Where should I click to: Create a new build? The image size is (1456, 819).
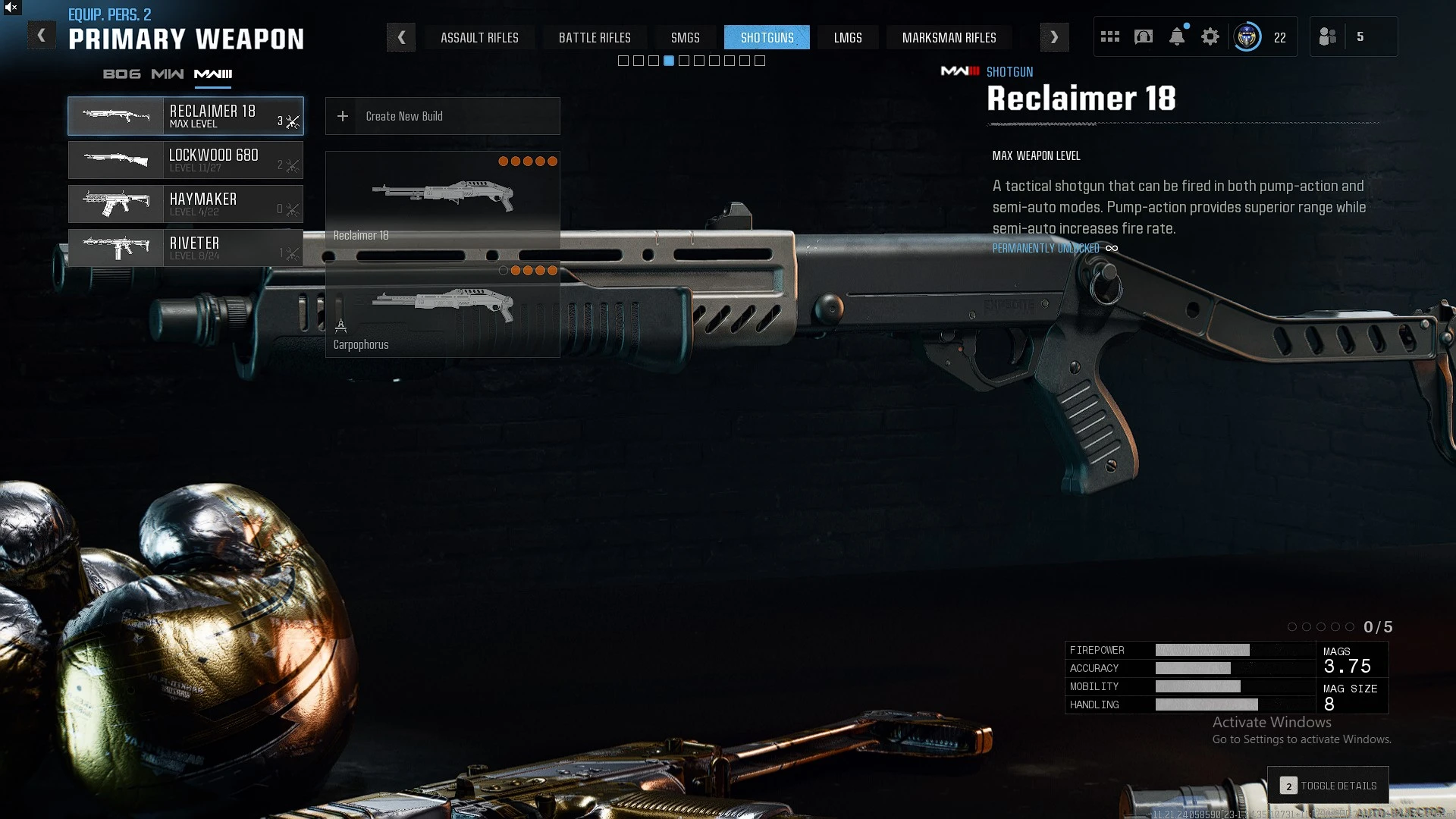pyautogui.click(x=442, y=116)
